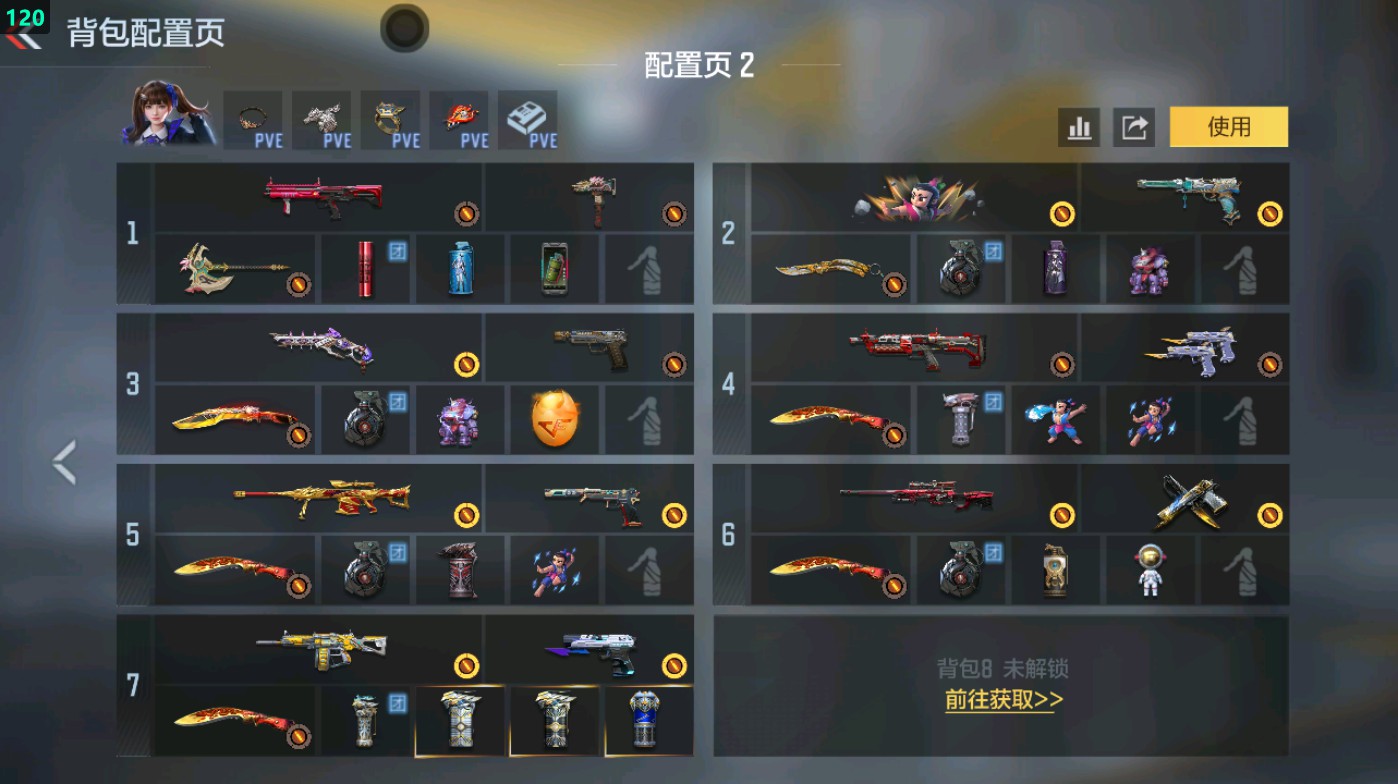Screen dimensions: 1398x784
Task: Click the share loadout icon
Action: (x=1135, y=127)
